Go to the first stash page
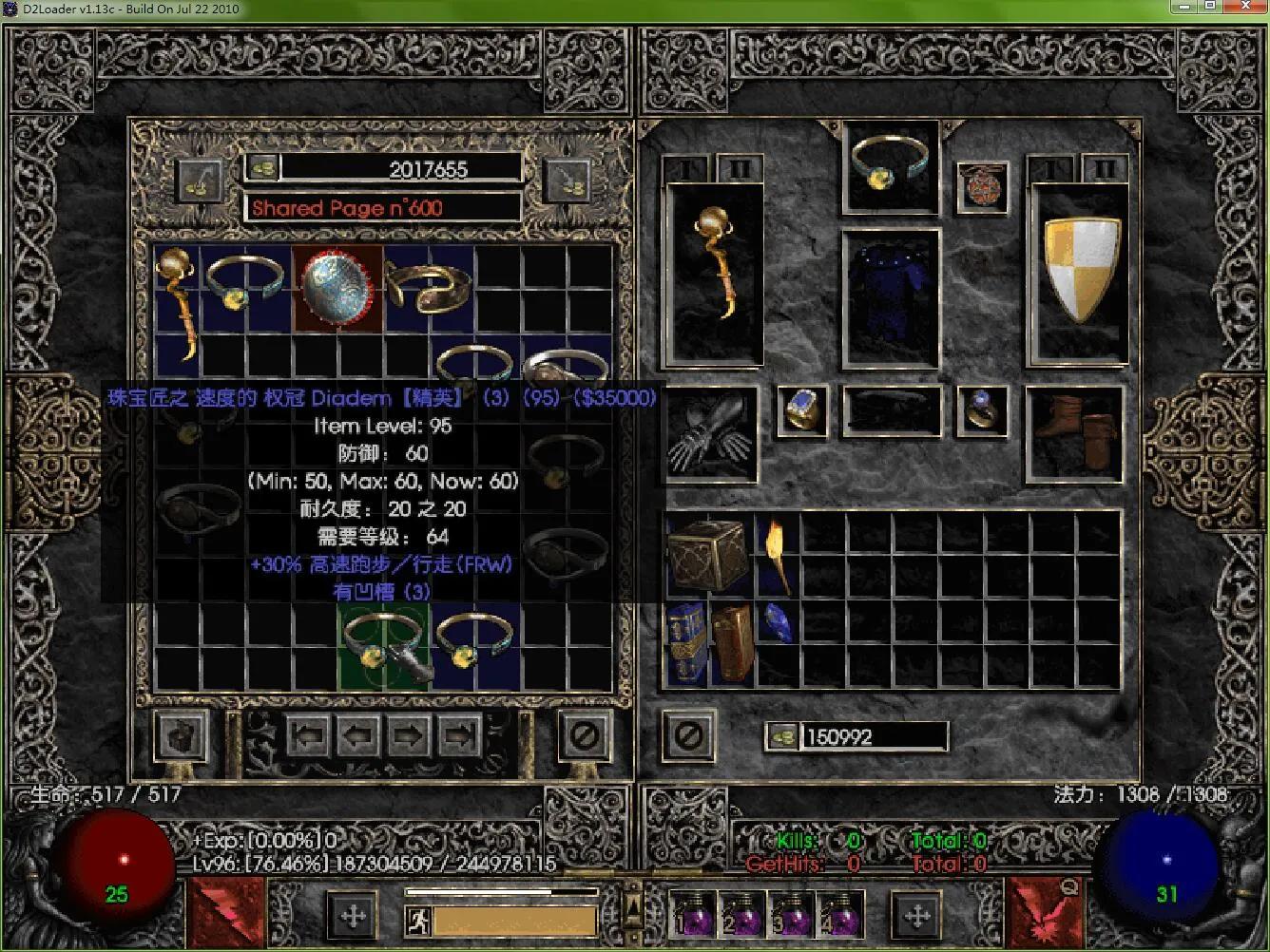This screenshot has height=952, width=1270. click(310, 734)
